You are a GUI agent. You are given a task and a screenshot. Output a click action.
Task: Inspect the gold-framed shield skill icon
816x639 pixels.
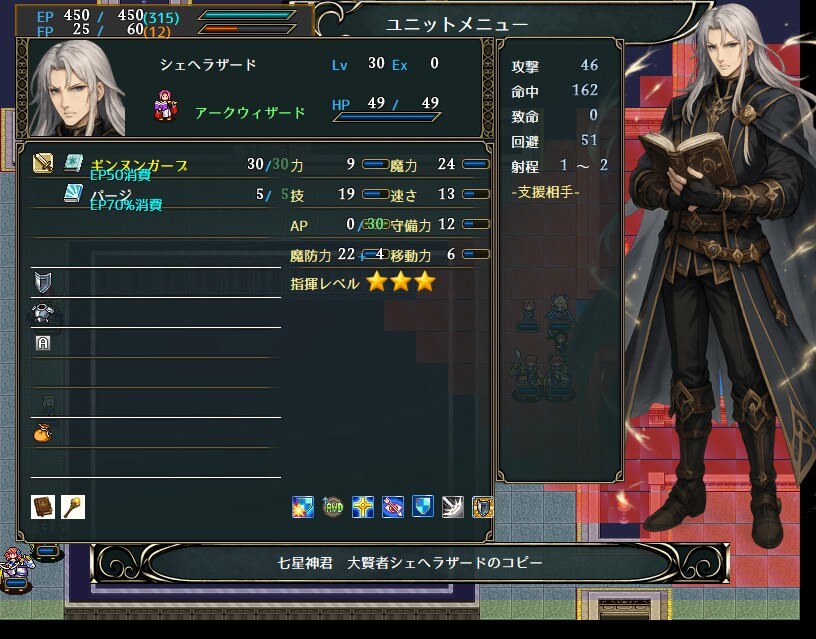[x=483, y=507]
